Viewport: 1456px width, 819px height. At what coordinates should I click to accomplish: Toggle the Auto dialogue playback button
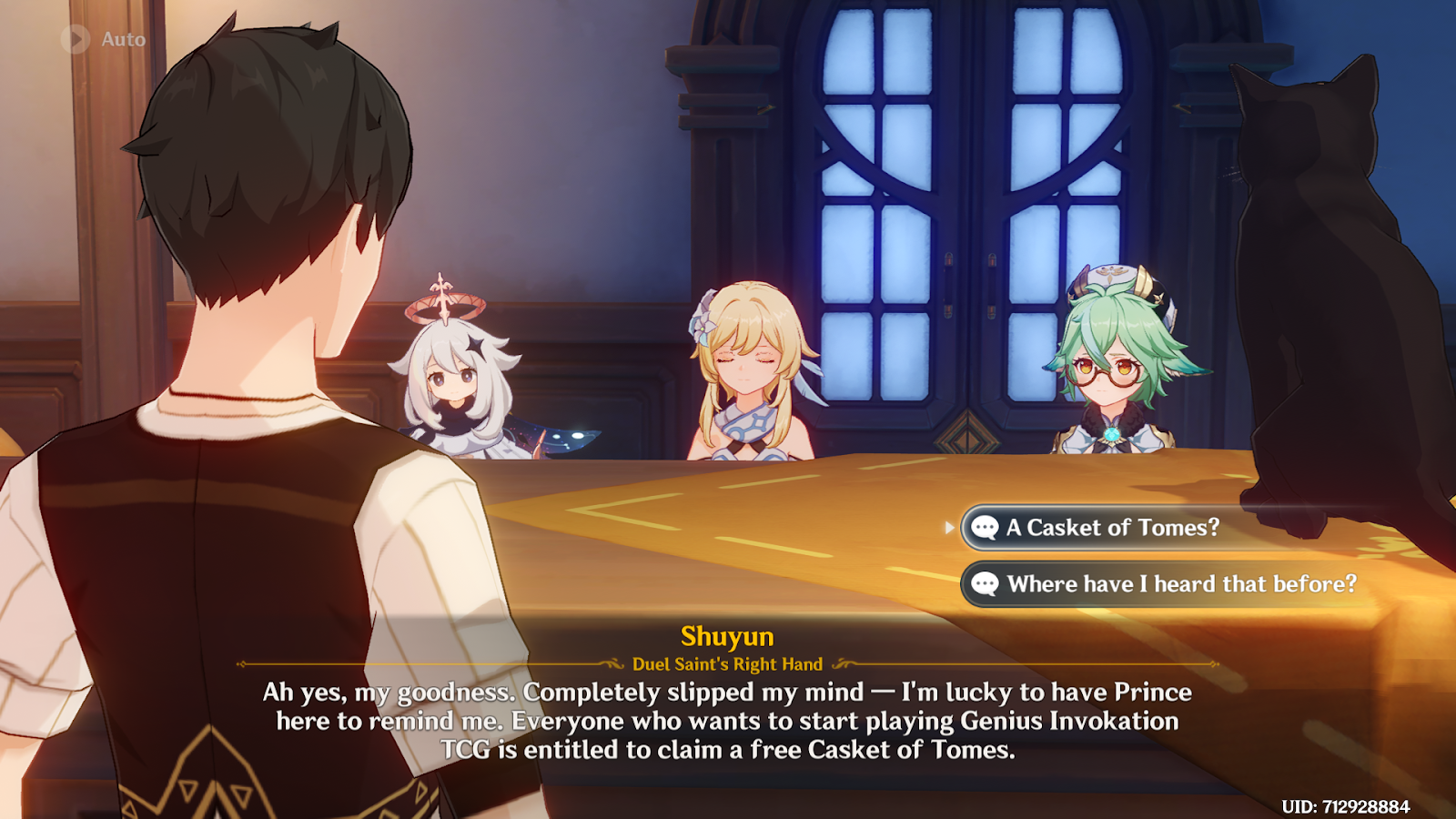click(x=76, y=39)
